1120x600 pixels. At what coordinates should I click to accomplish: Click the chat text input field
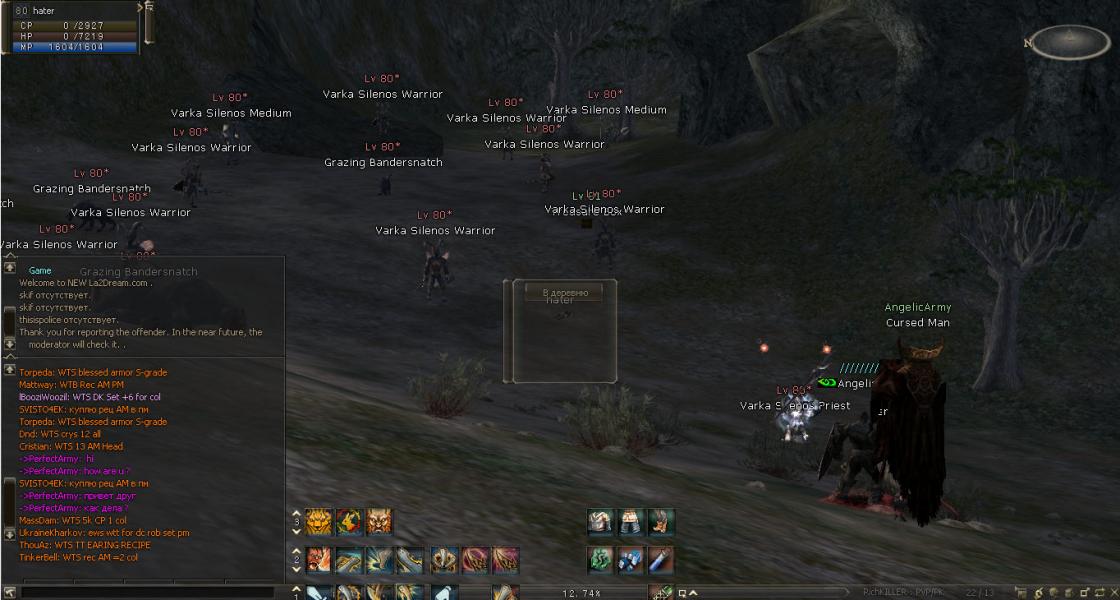pyautogui.click(x=150, y=593)
